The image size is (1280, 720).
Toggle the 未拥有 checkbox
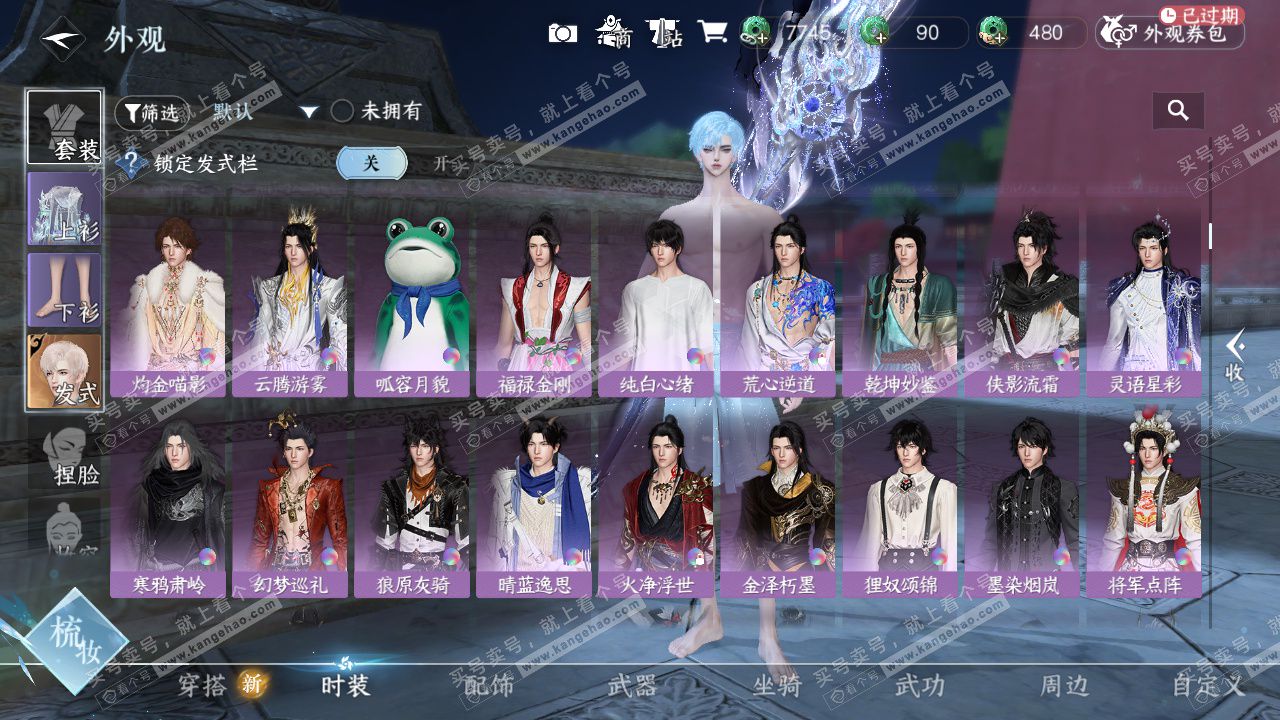tap(342, 111)
